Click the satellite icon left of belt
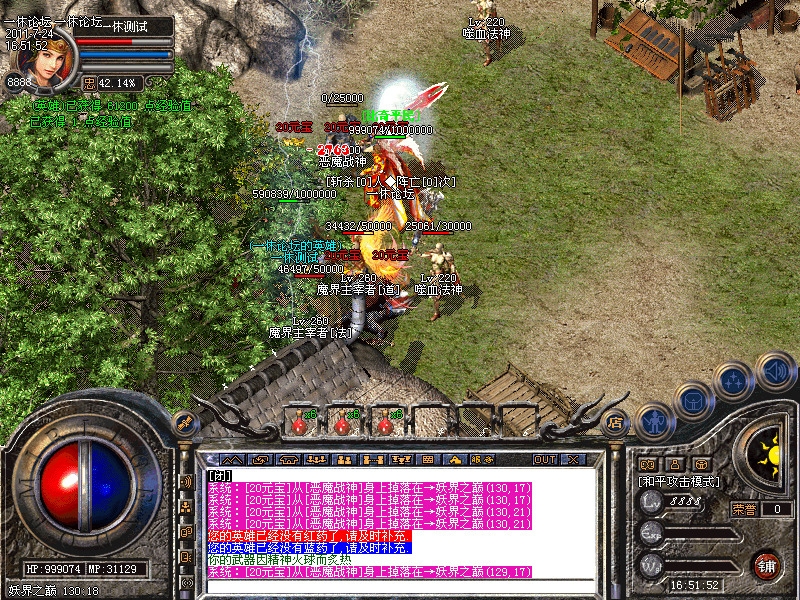The image size is (800, 600). [x=183, y=423]
